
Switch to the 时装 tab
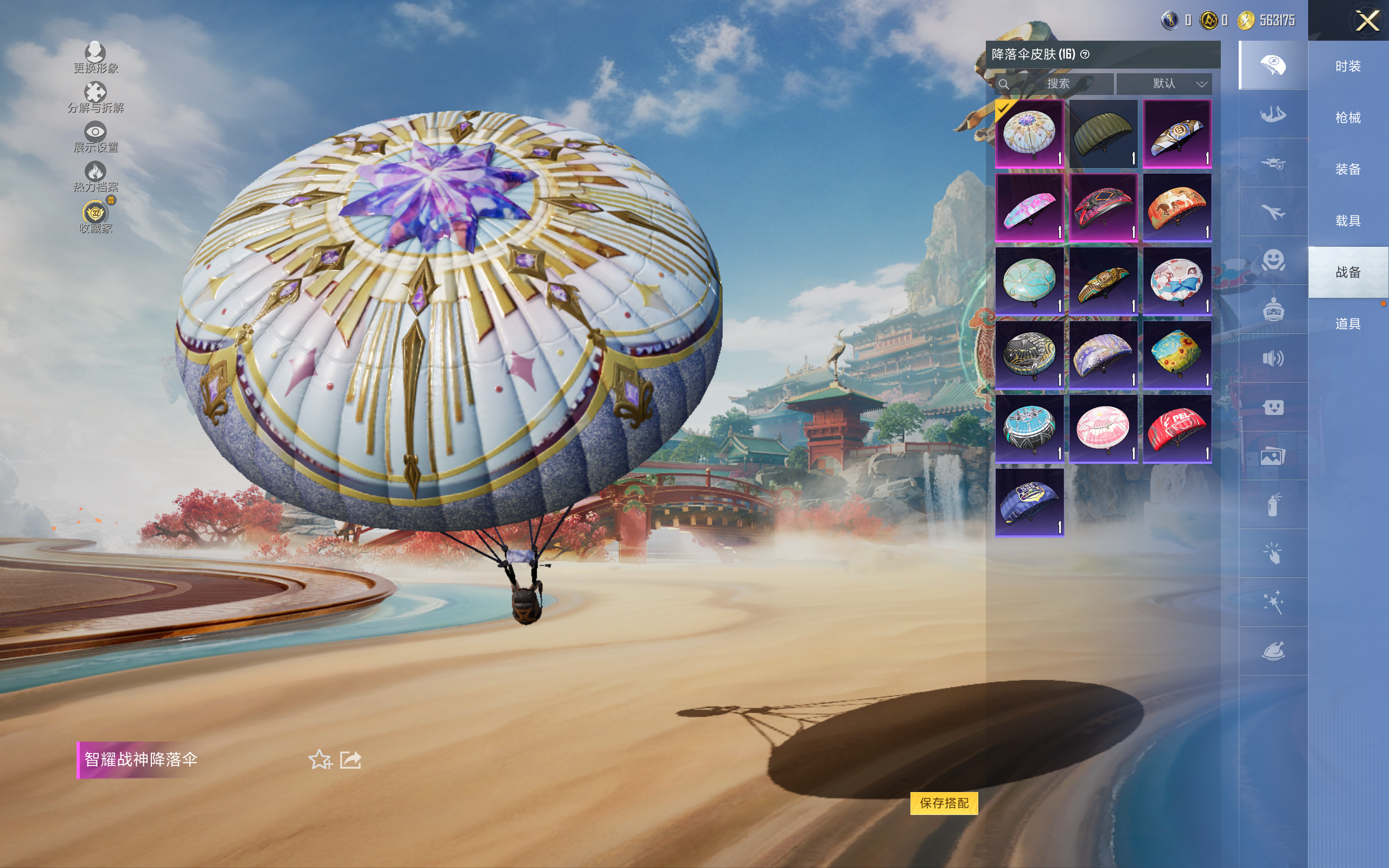coord(1348,66)
